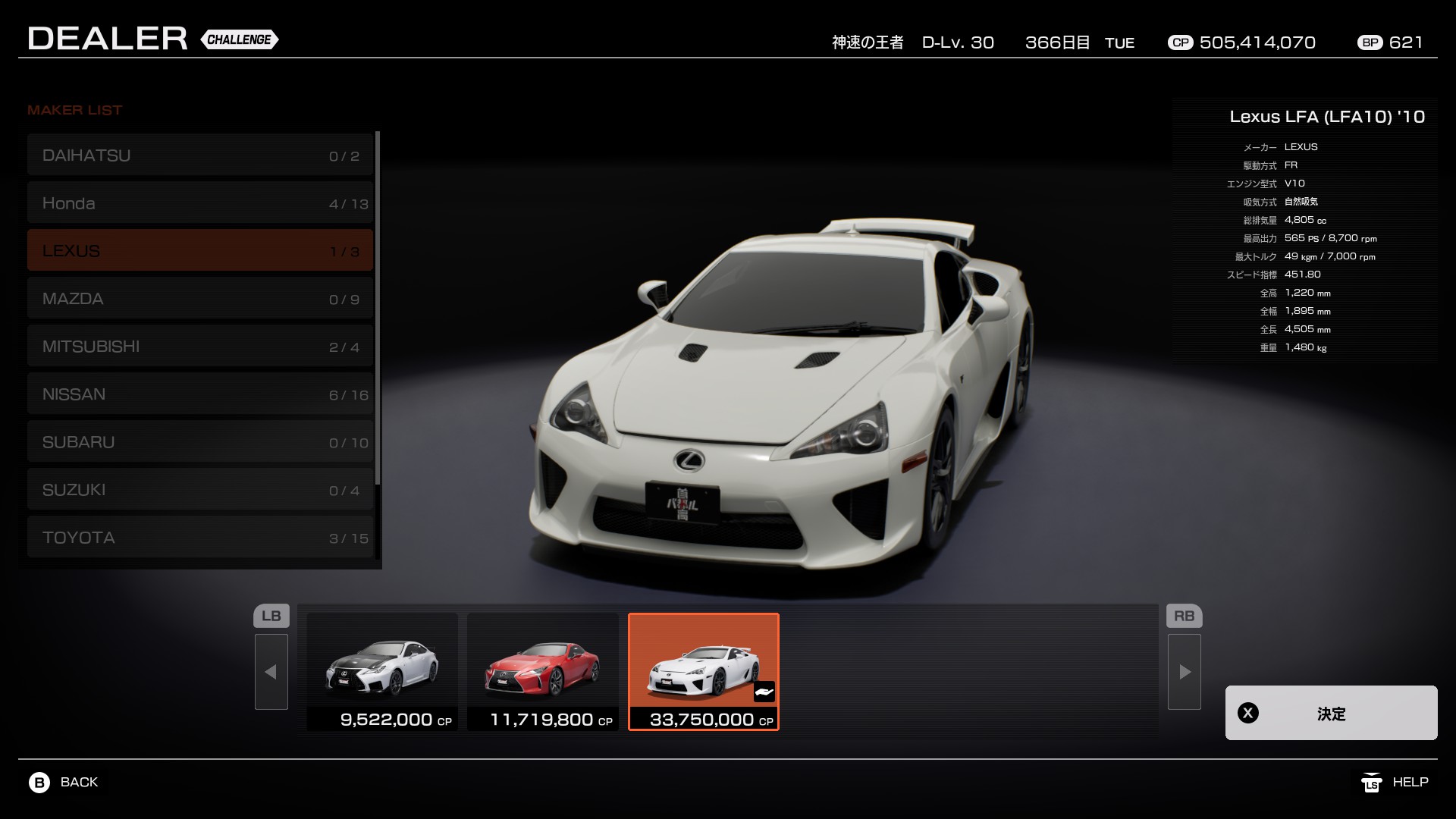This screenshot has width=1456, height=819.
Task: Select the white Lexus LFA thumbnail
Action: coord(704,671)
